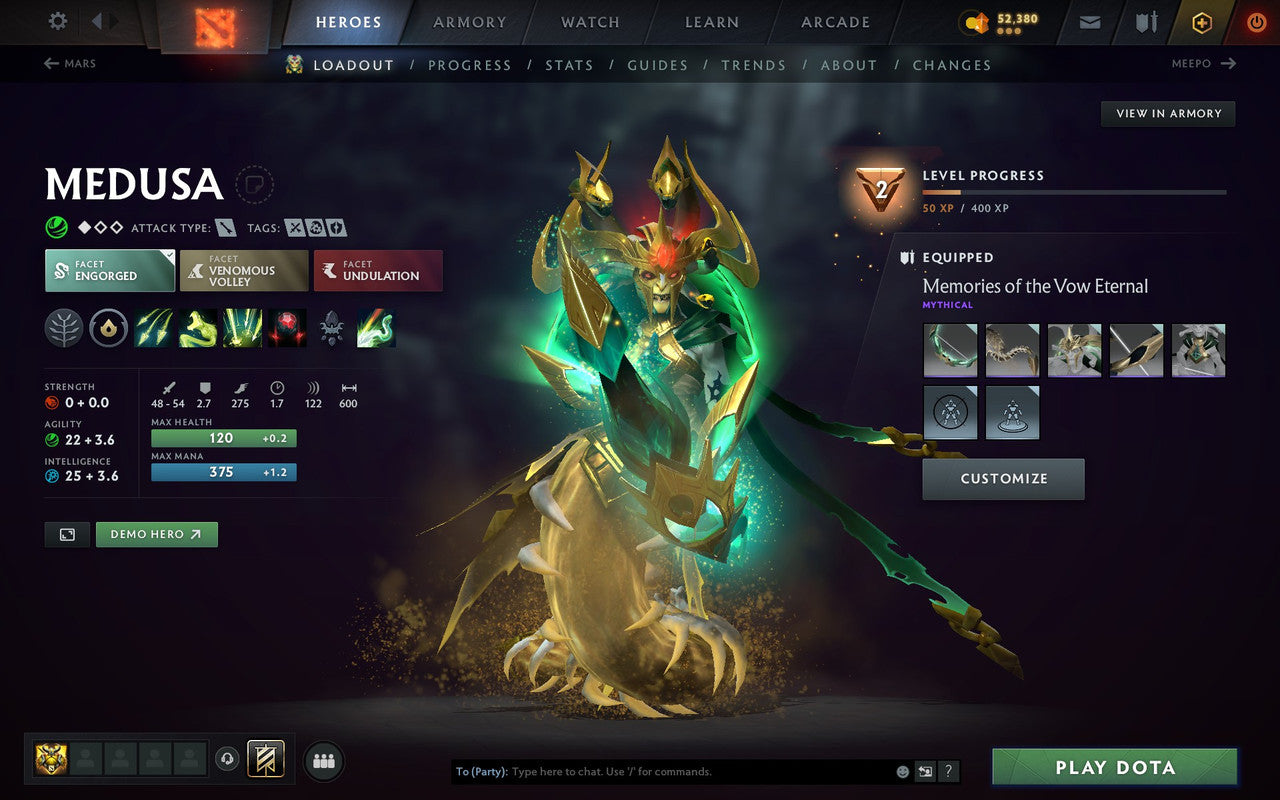Toggle the voice chat headset icon

(x=228, y=760)
